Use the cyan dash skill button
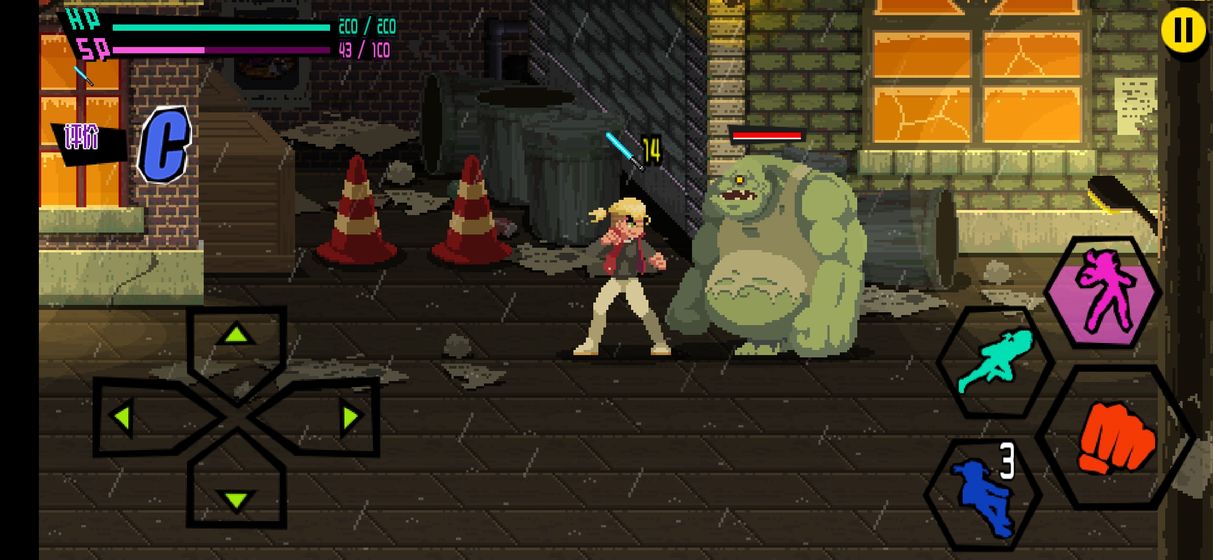The height and width of the screenshot is (560, 1213). pyautogui.click(x=995, y=361)
